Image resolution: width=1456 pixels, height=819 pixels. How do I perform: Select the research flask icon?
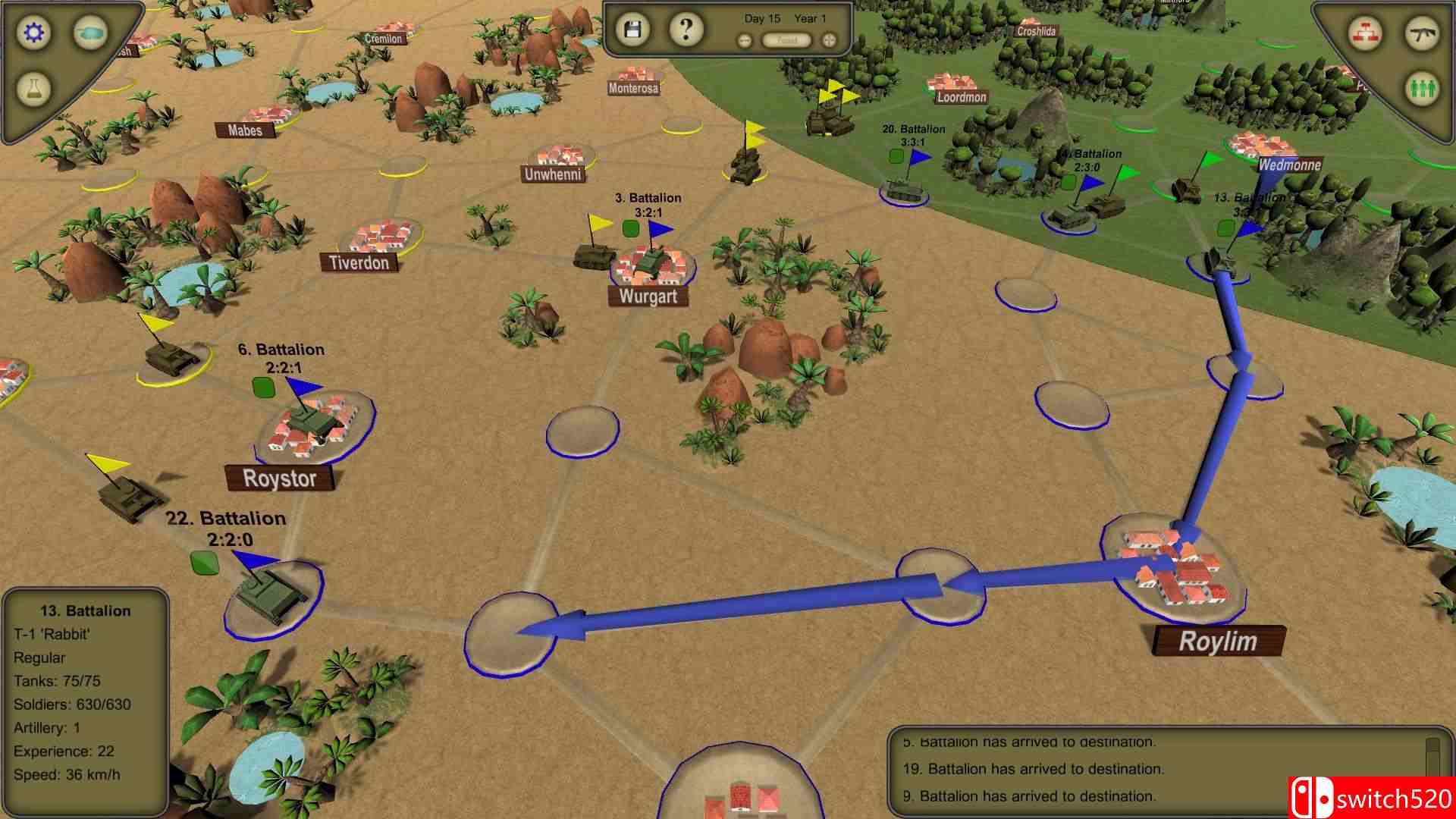click(33, 89)
